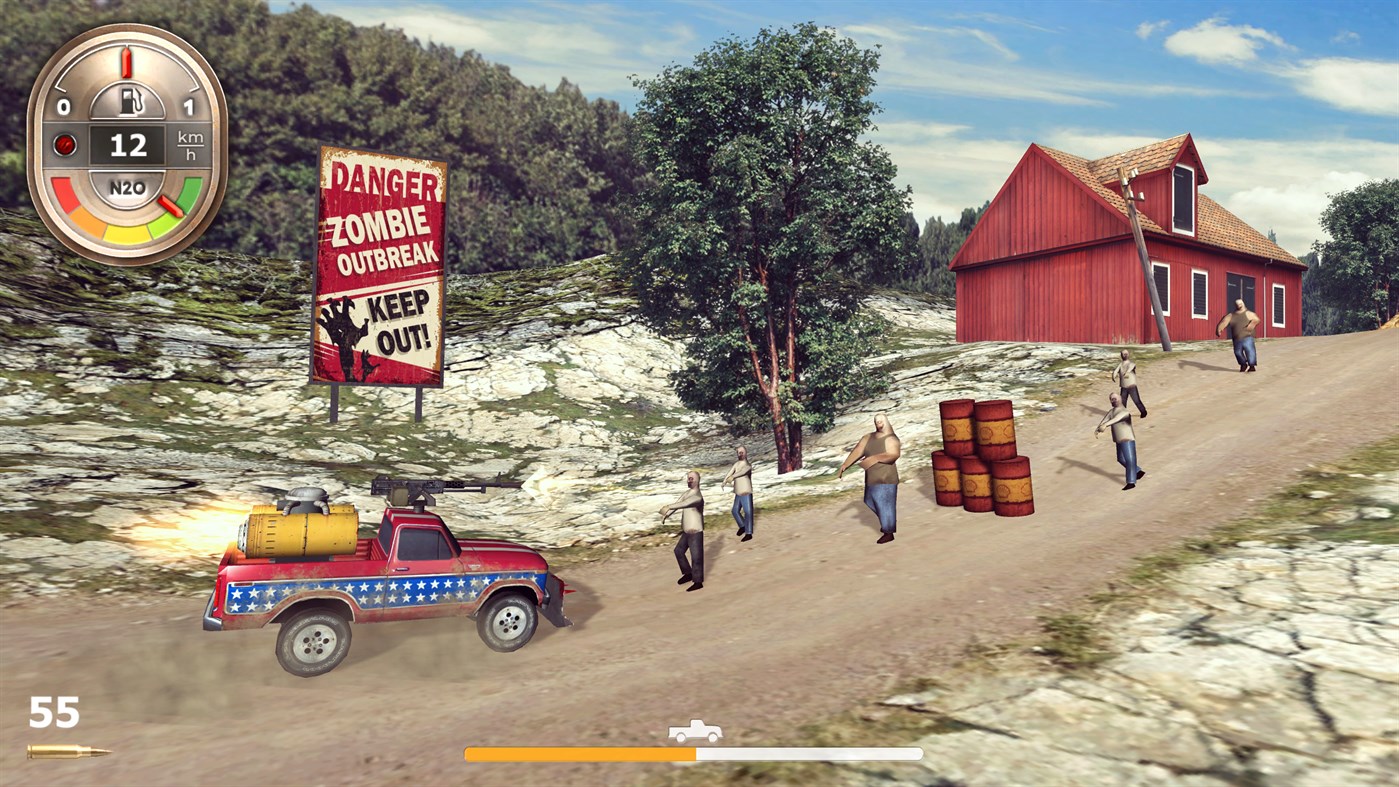Click the stack of orange barrels
This screenshot has height=787, width=1399.
pos(978,455)
